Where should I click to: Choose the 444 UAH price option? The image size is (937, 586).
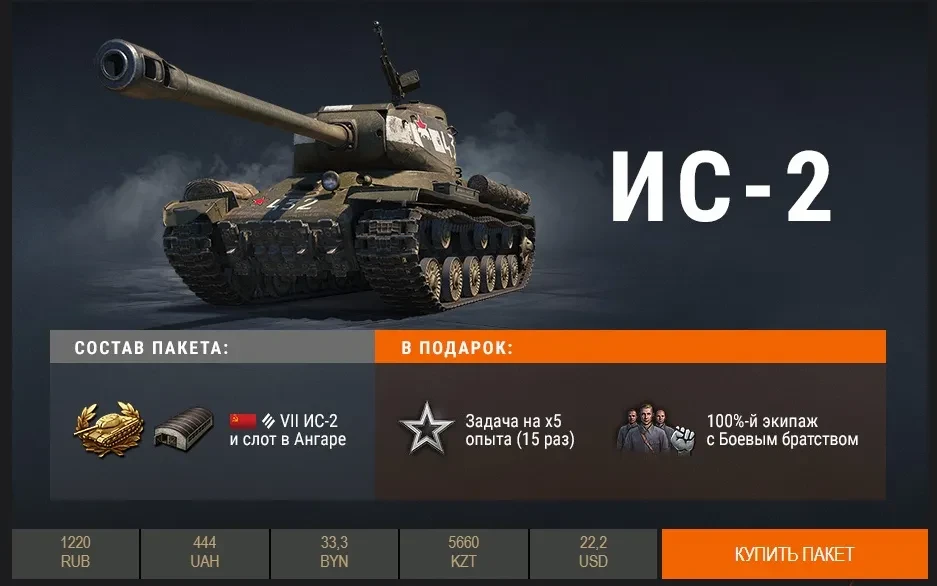tap(205, 552)
